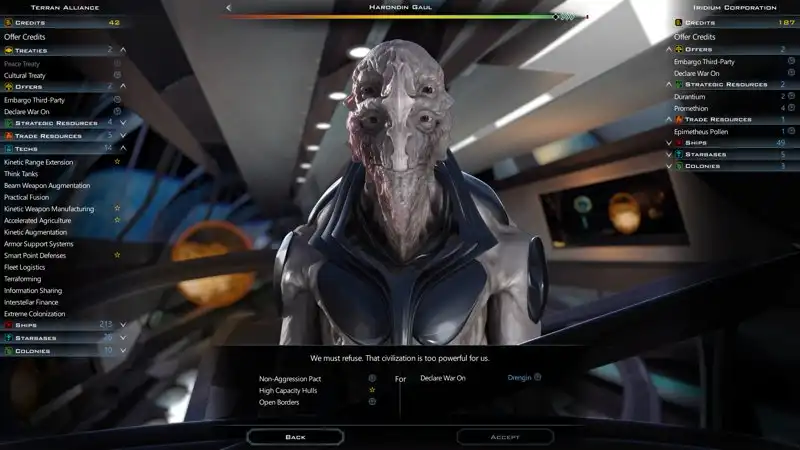This screenshot has height=450, width=800.
Task: Offer the Cultural Treaty
Action: coord(24,75)
